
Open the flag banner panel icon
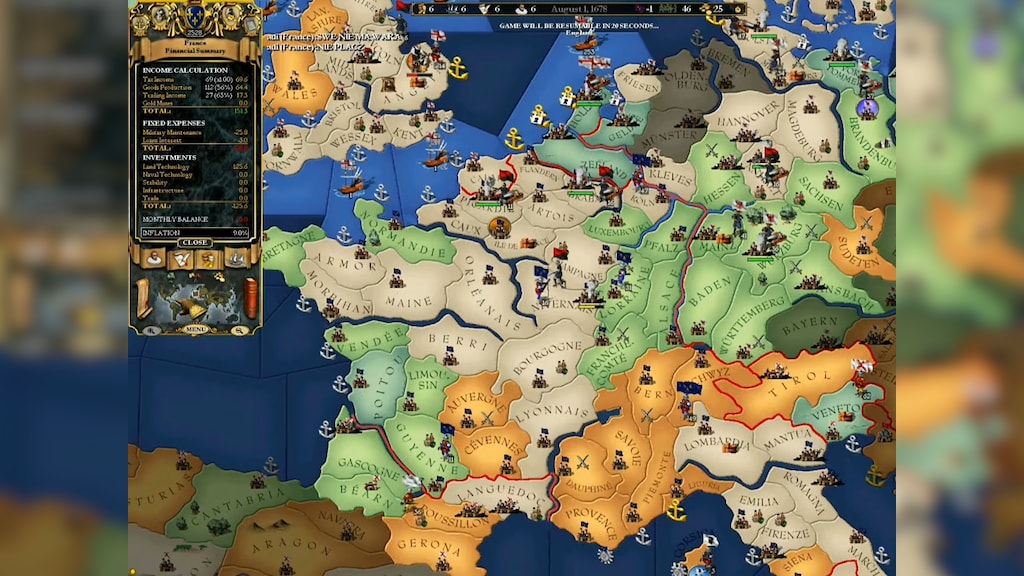[209, 259]
